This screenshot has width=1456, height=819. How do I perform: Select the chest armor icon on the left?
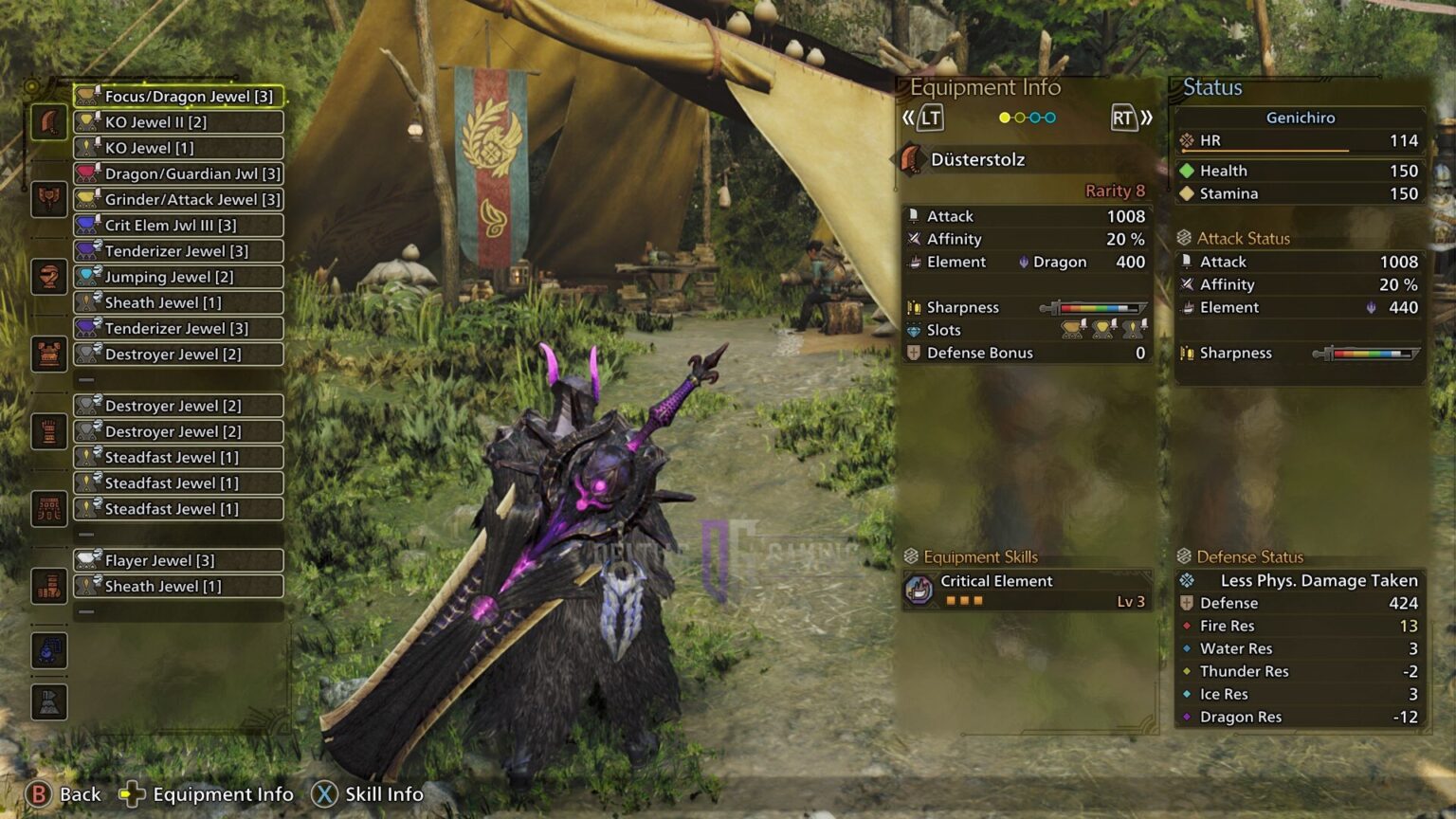(49, 277)
